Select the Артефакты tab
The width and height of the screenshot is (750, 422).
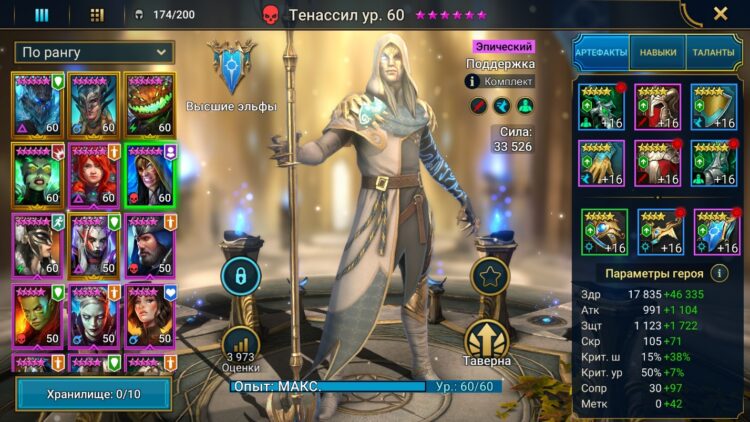click(x=601, y=52)
